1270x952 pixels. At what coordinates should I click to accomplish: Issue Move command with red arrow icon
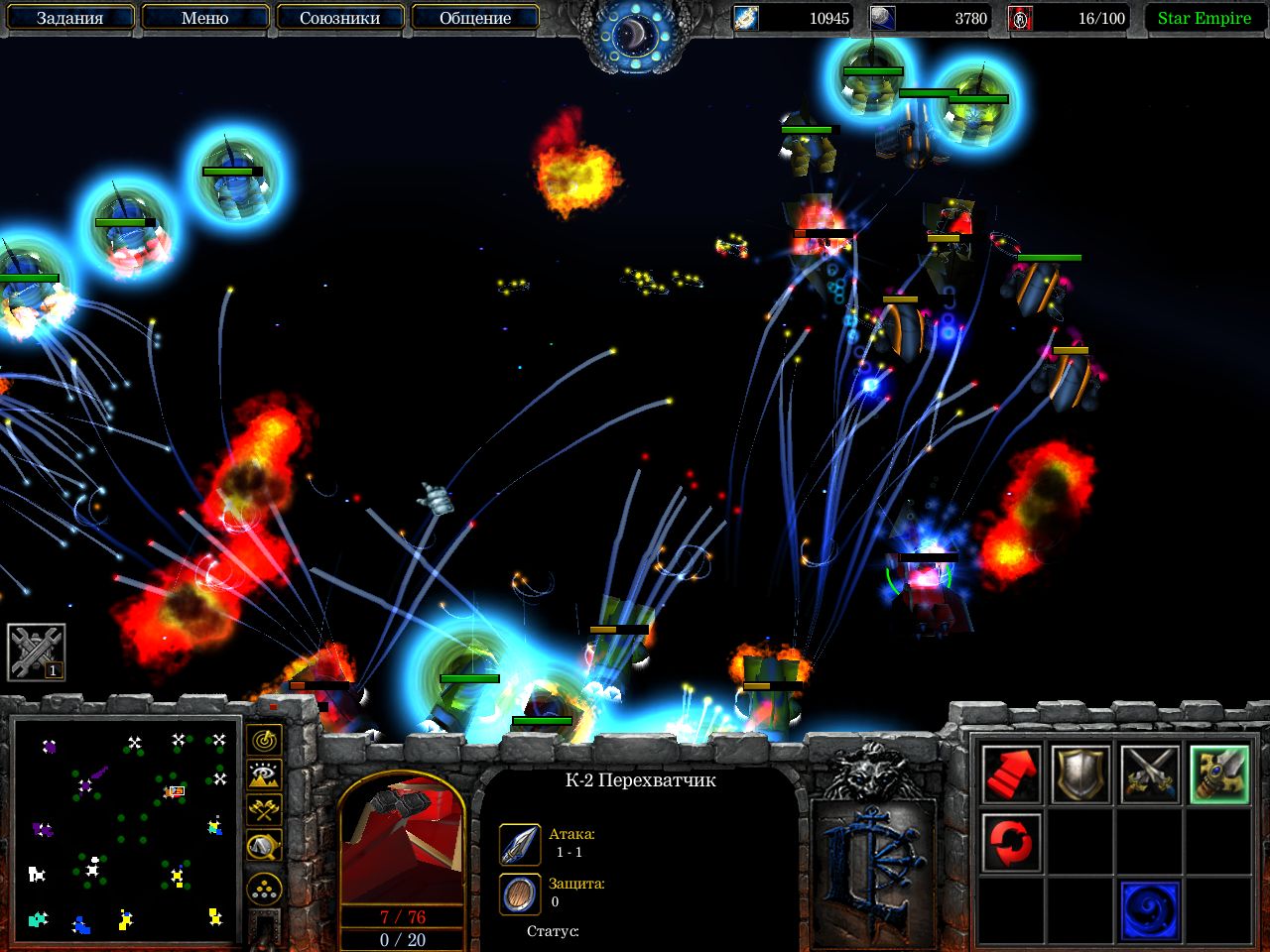tap(1012, 774)
